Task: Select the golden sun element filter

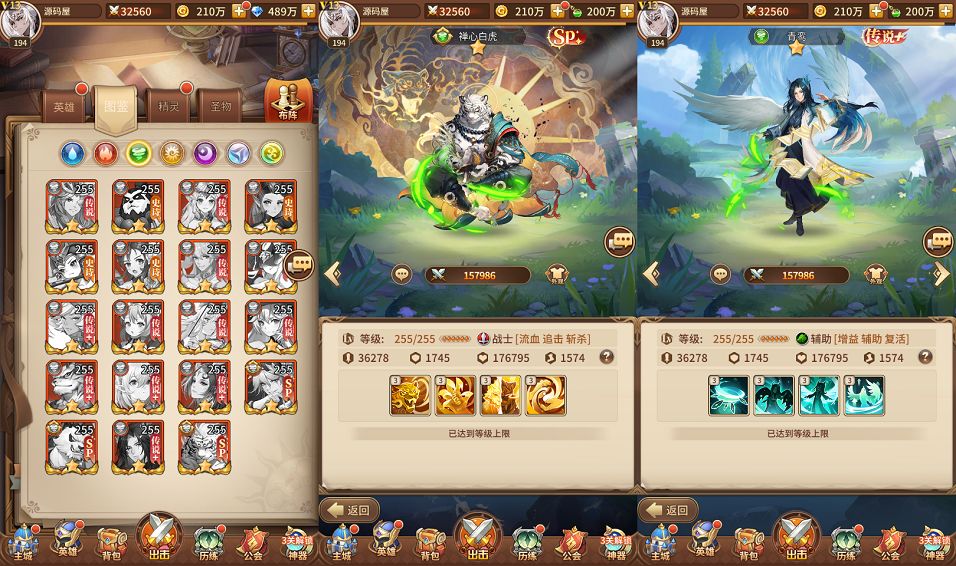Action: 172,153
